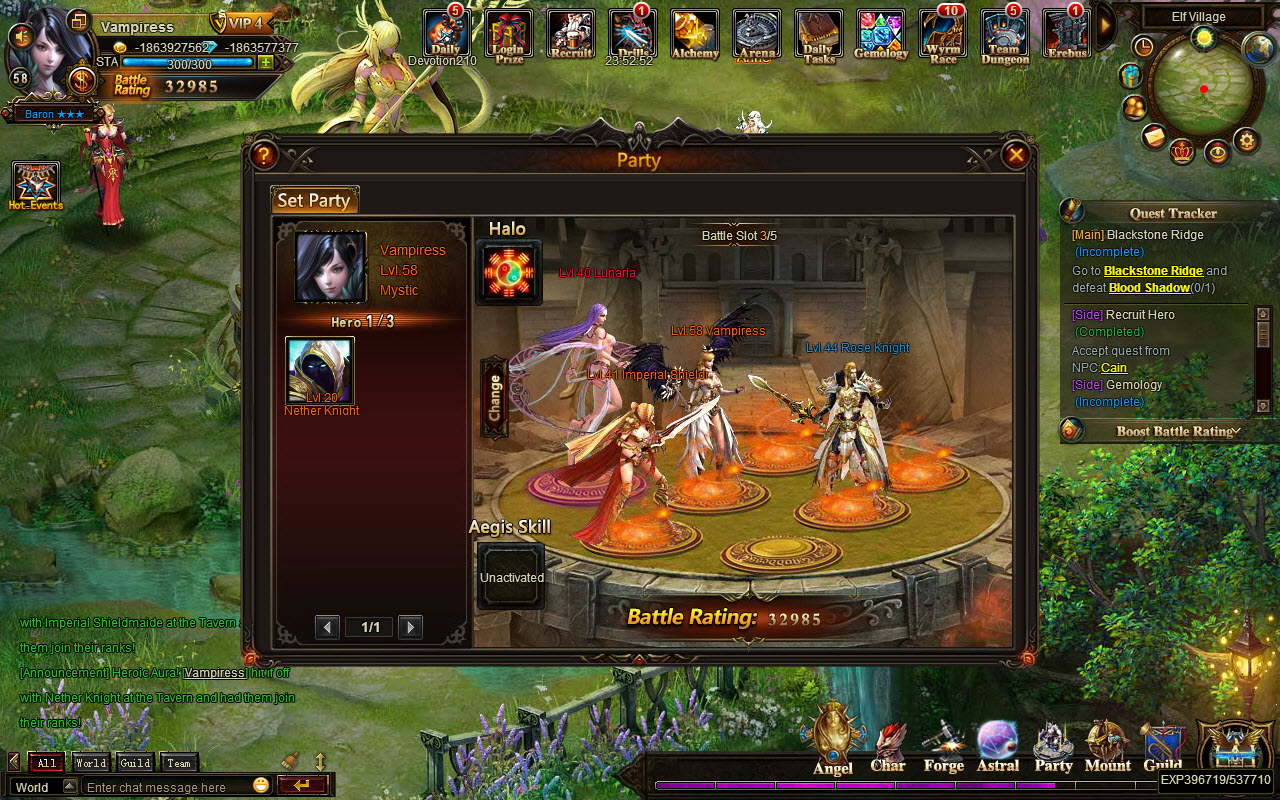Screen dimensions: 1280x800
Task: Open the Gemology feature
Action: [x=880, y=33]
